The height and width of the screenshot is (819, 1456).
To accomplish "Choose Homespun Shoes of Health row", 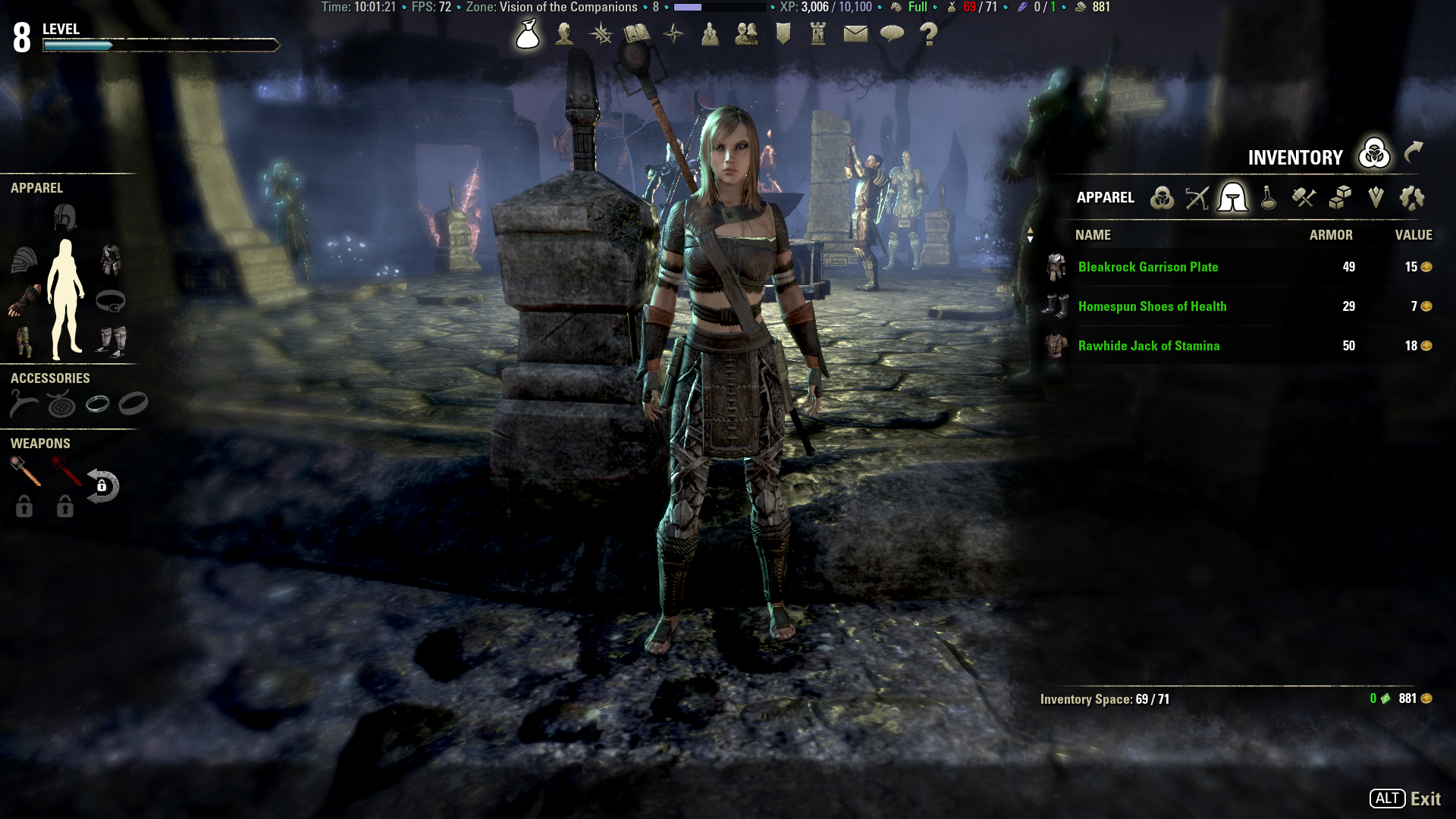I will (1152, 306).
